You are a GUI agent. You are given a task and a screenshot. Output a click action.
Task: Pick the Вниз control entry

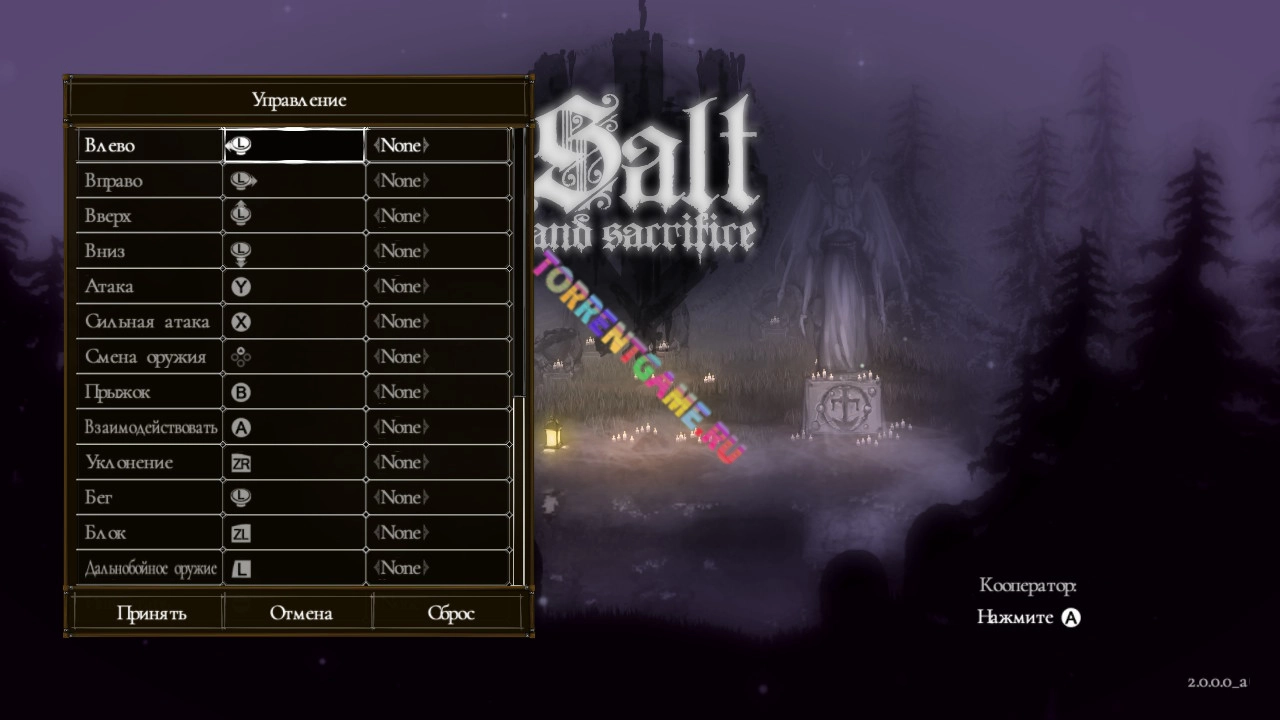[150, 251]
